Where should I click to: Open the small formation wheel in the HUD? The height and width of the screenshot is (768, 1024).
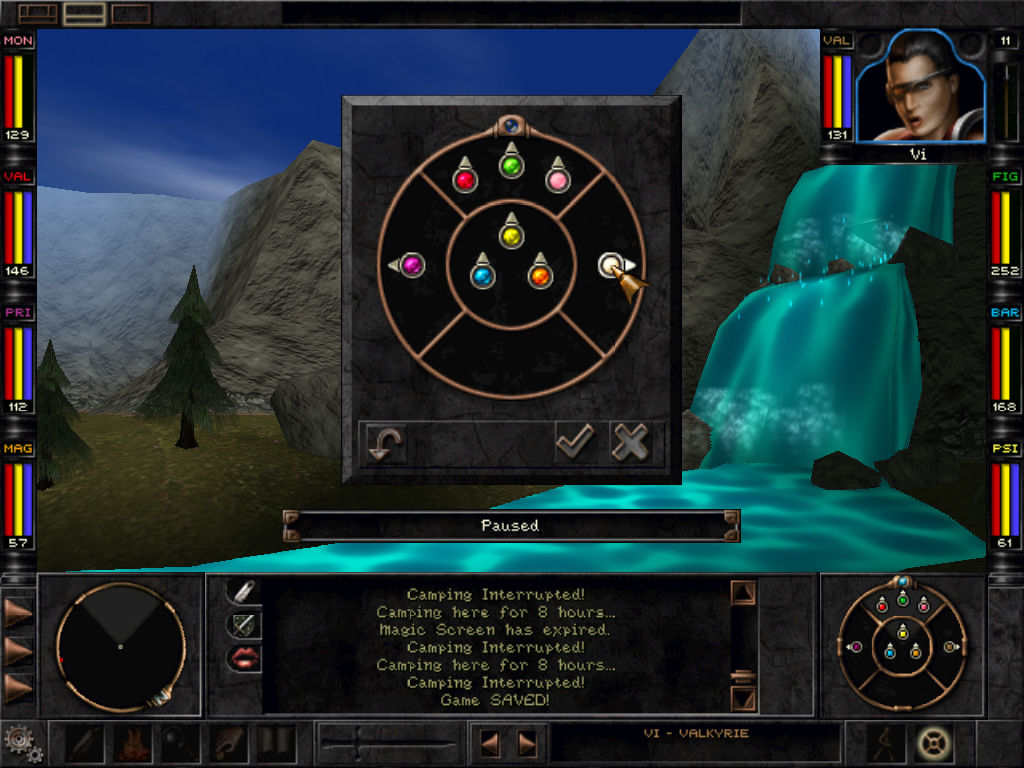(902, 645)
